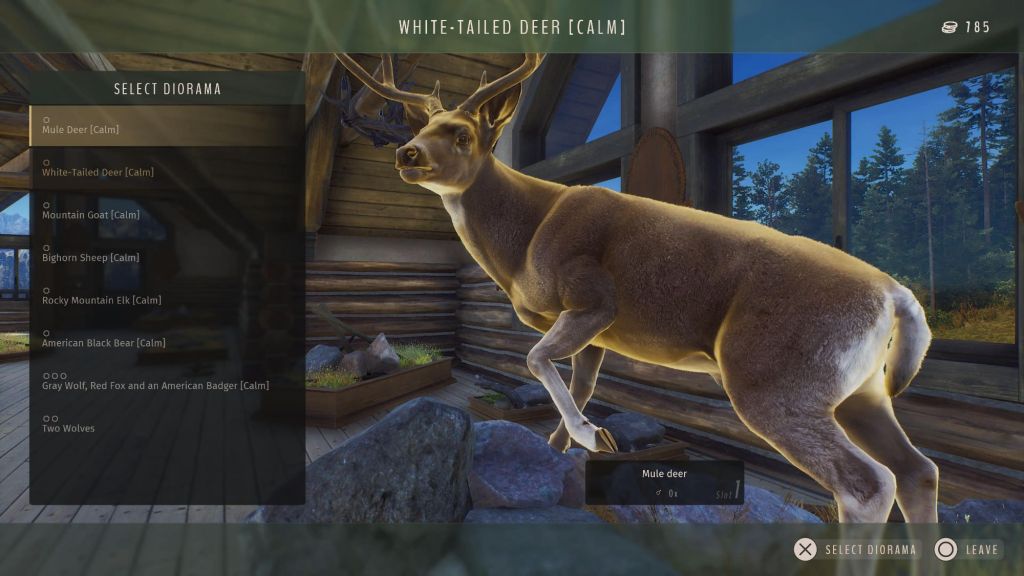Select Bighorn Sheep [Calm] entry
This screenshot has width=1024, height=576.
coord(166,254)
